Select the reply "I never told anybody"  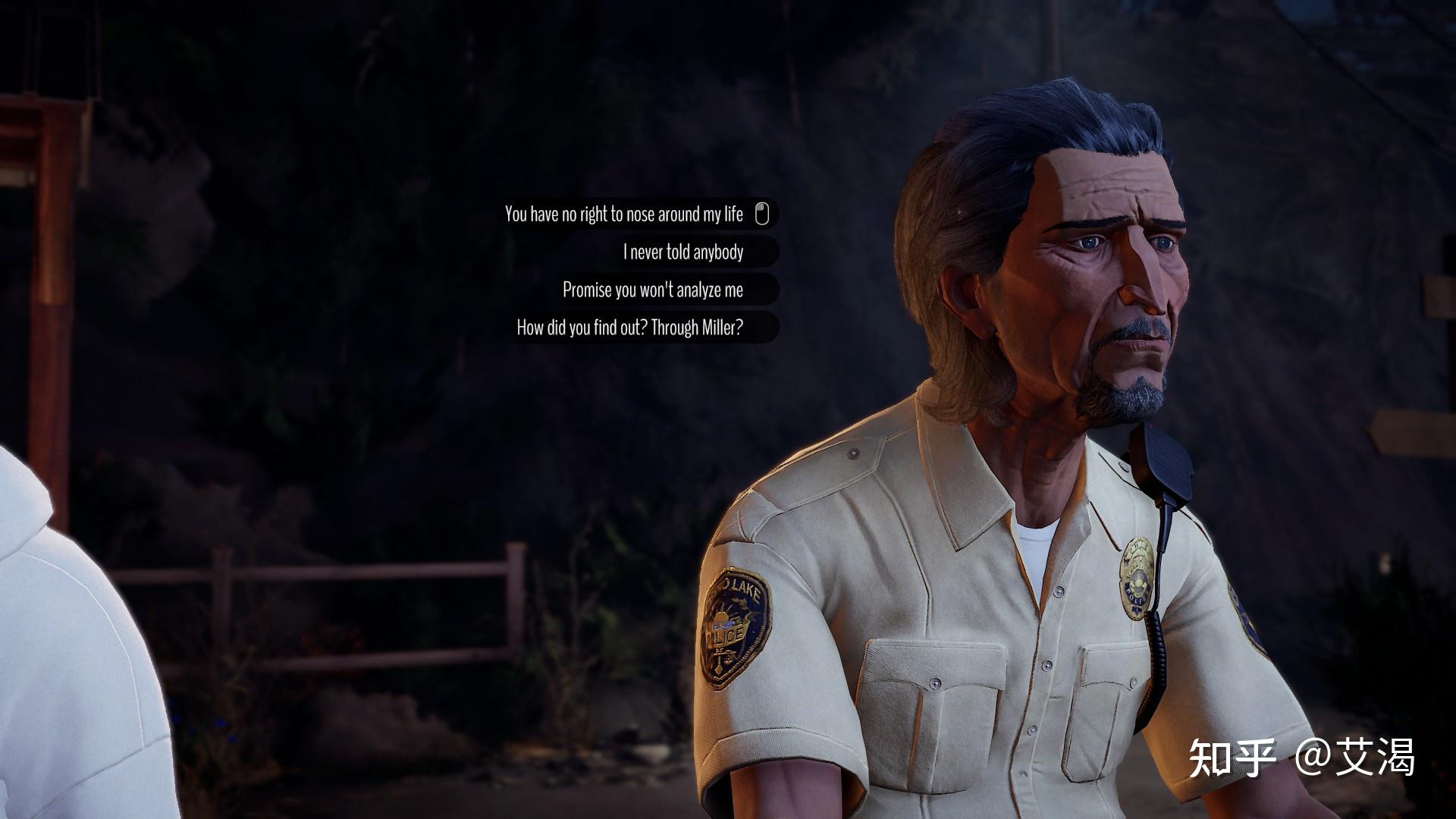click(682, 252)
